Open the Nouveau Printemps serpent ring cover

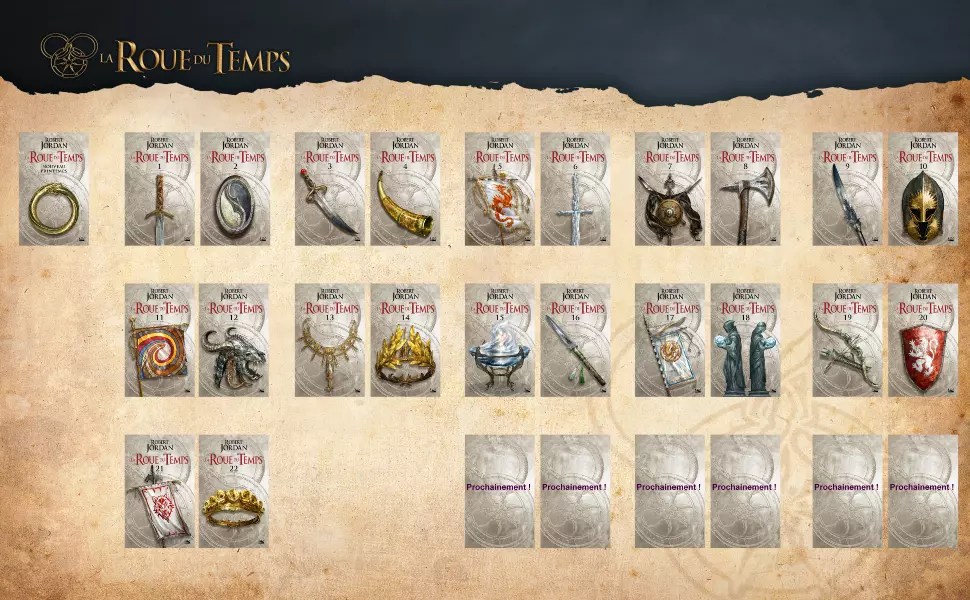pyautogui.click(x=54, y=189)
